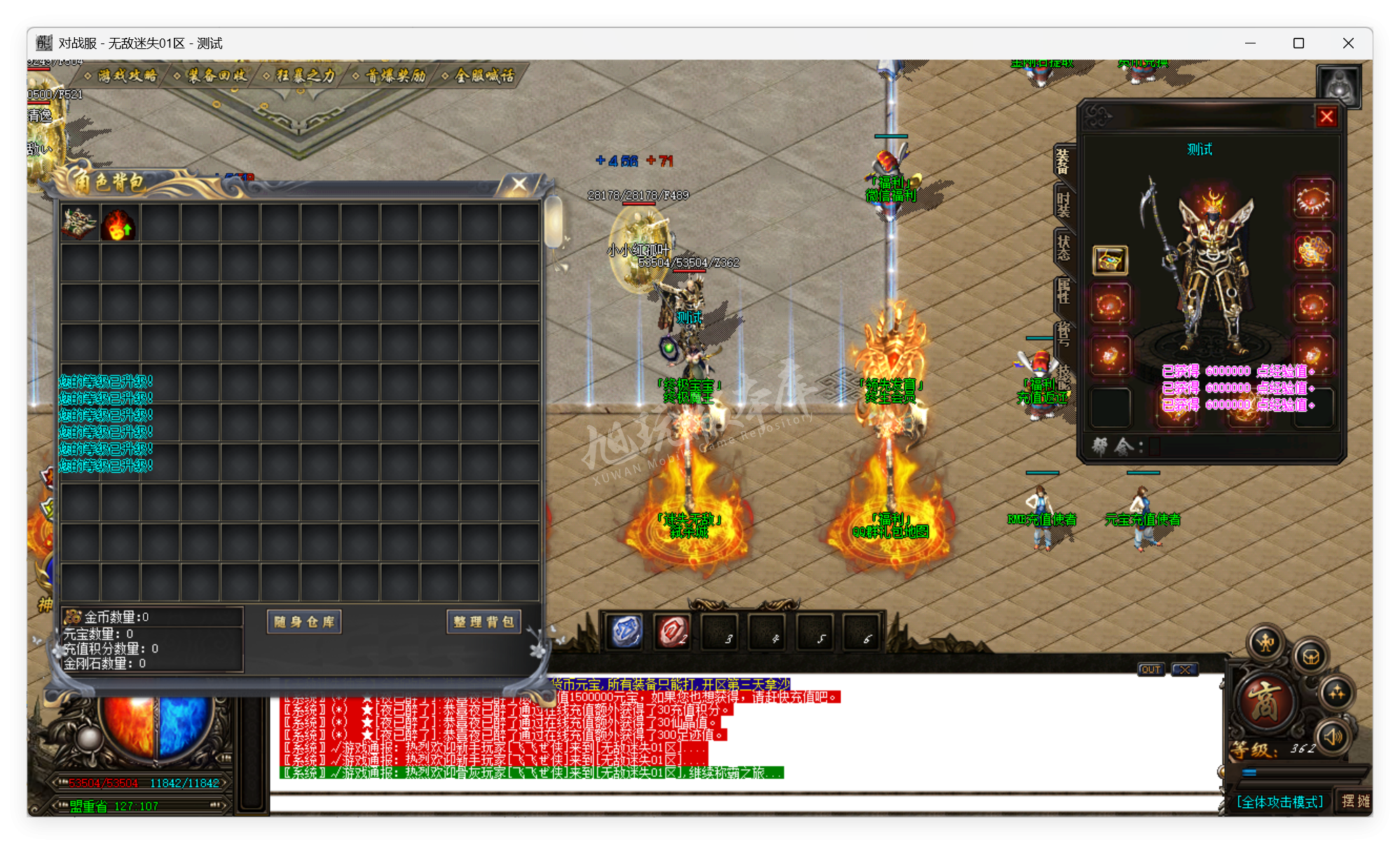Open the guild panel hexagon icon
Viewport: 1400px width, 844px height.
[1312, 657]
